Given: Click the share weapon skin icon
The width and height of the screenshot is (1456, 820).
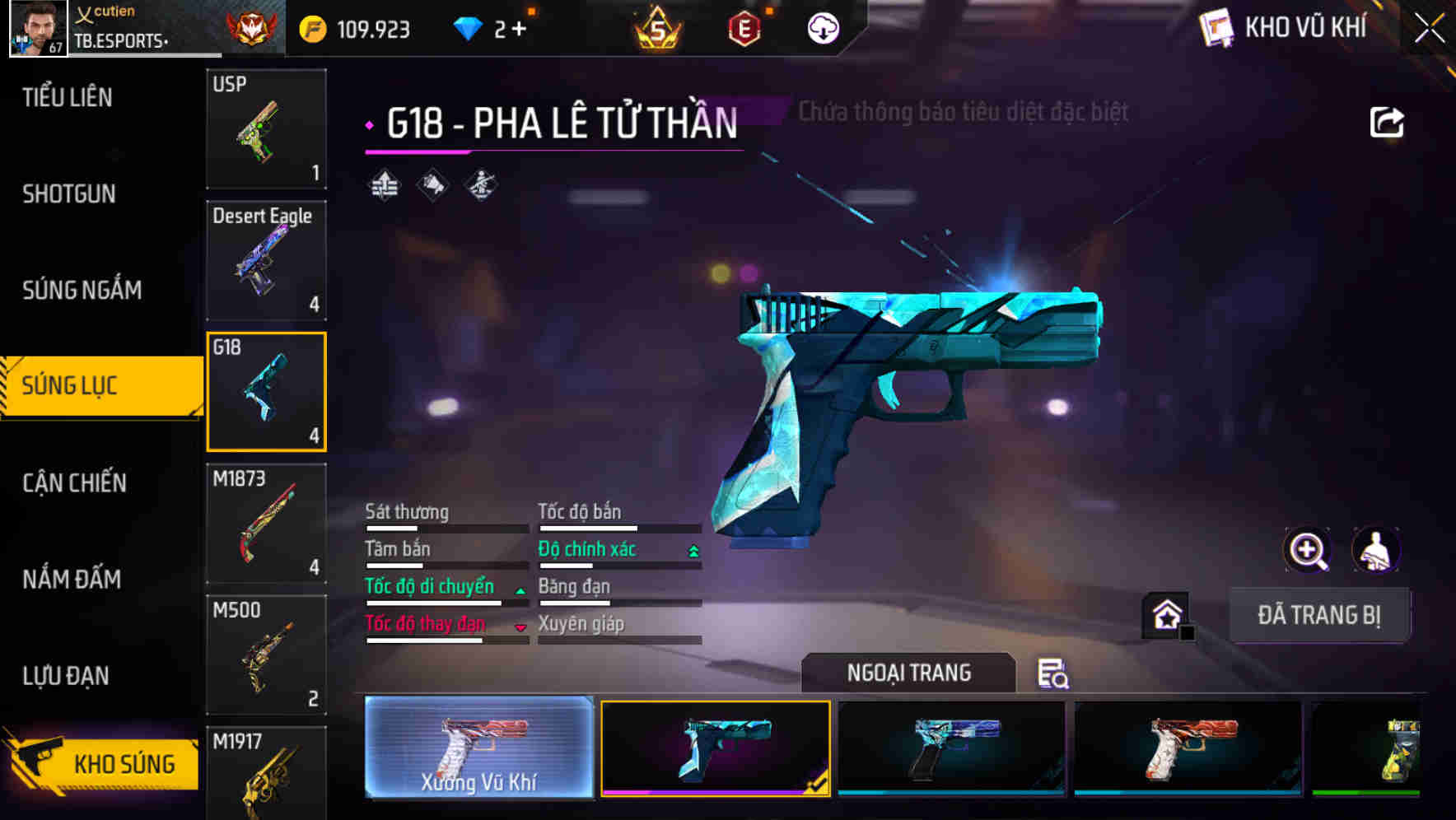Looking at the screenshot, I should coord(1387,120).
